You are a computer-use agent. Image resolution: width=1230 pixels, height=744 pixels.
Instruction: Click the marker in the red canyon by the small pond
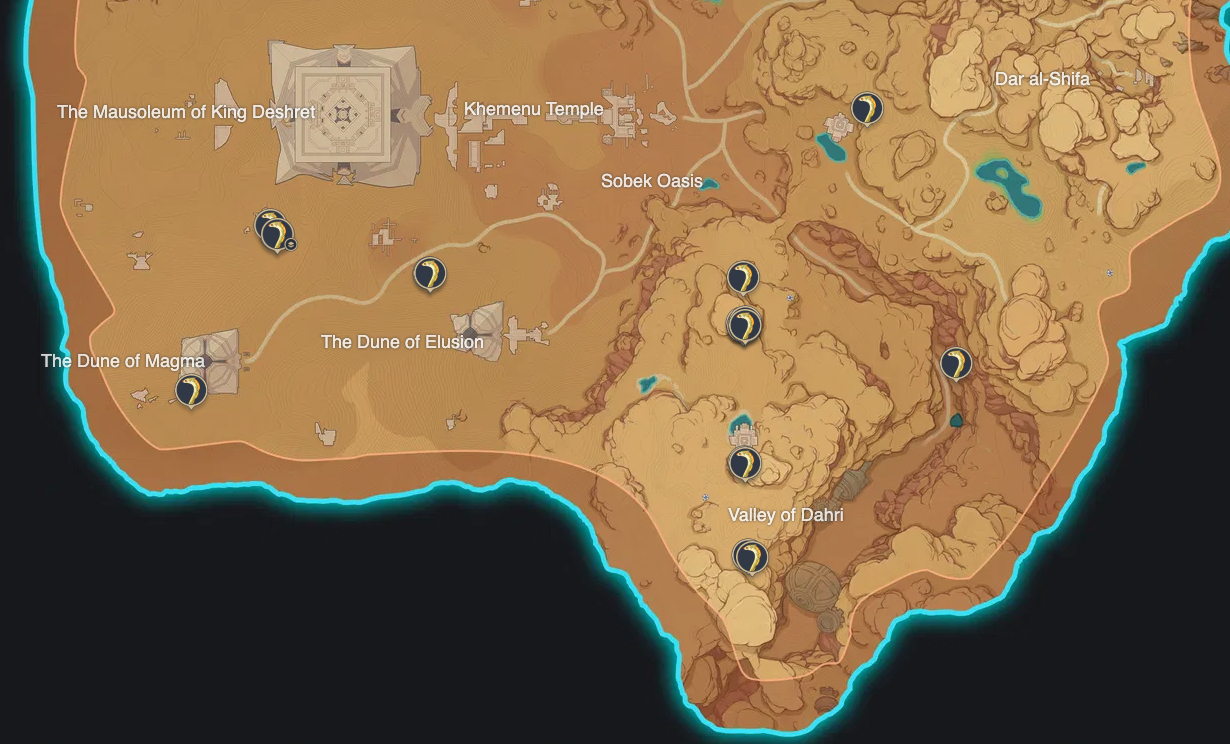(x=957, y=364)
